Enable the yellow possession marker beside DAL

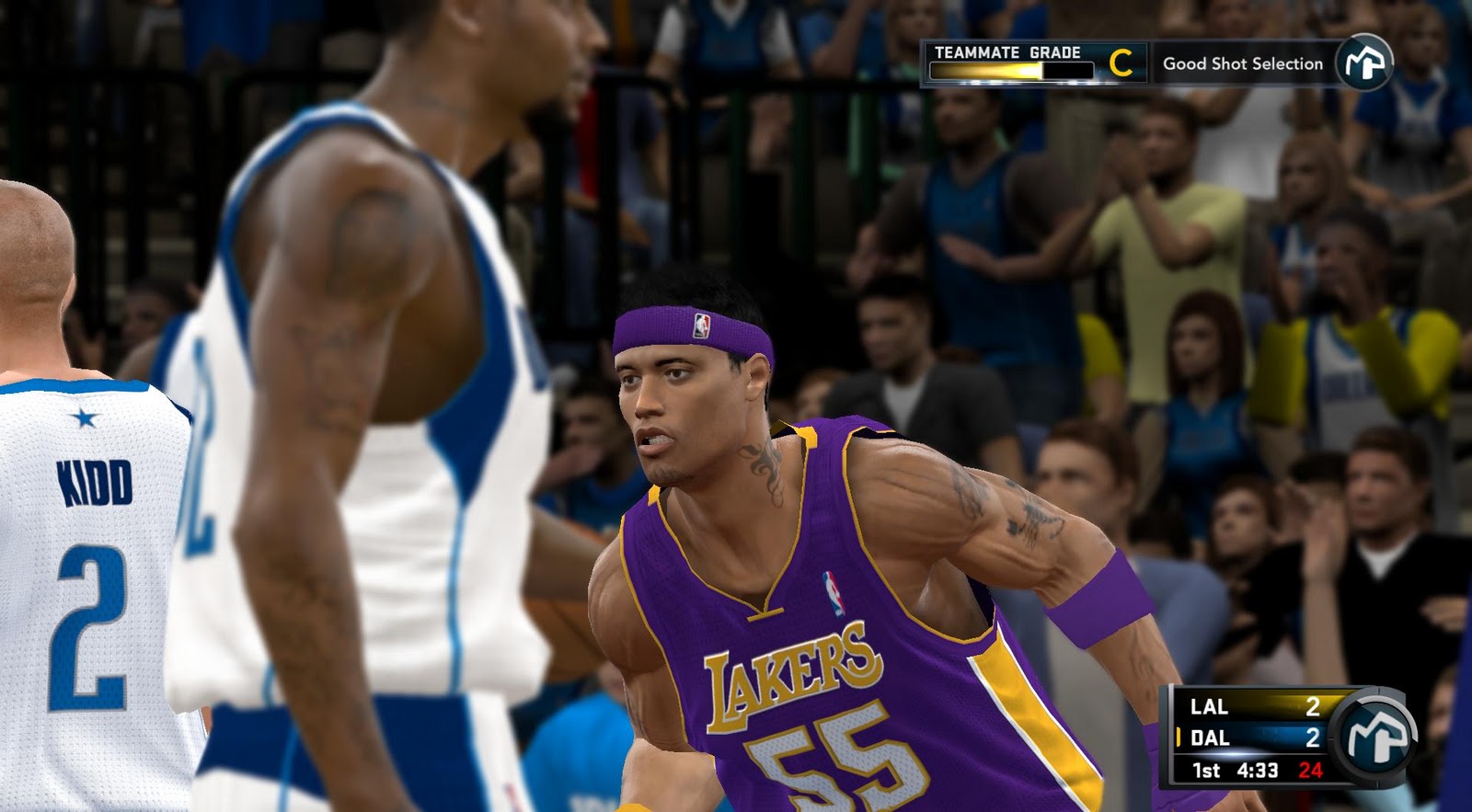(x=1179, y=736)
